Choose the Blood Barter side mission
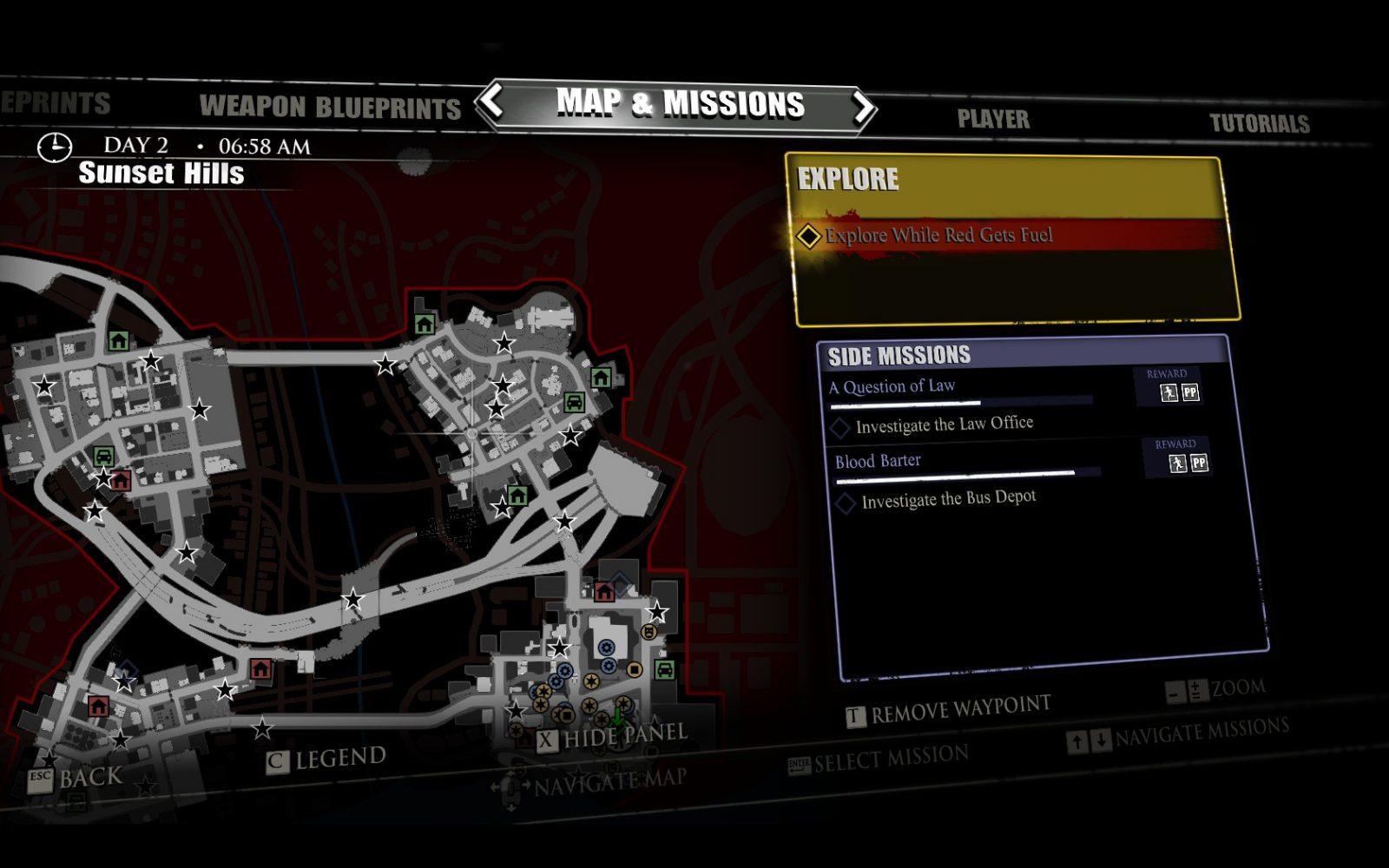The width and height of the screenshot is (1389, 868). pyautogui.click(x=878, y=461)
